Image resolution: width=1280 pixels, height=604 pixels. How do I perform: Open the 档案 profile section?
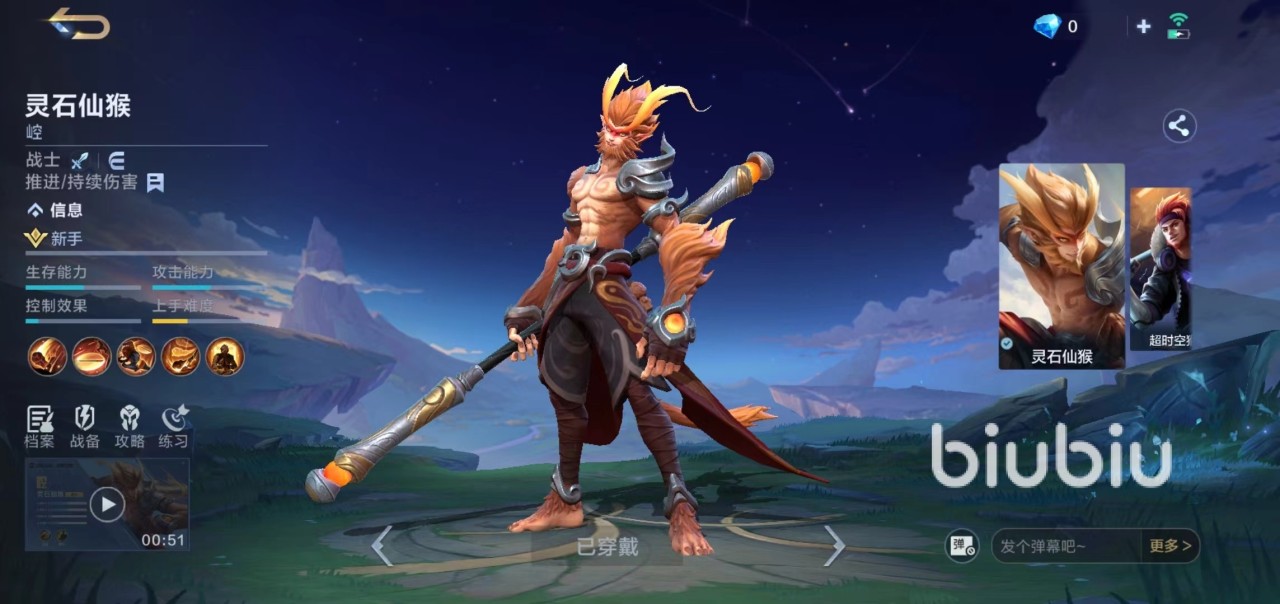coord(40,427)
